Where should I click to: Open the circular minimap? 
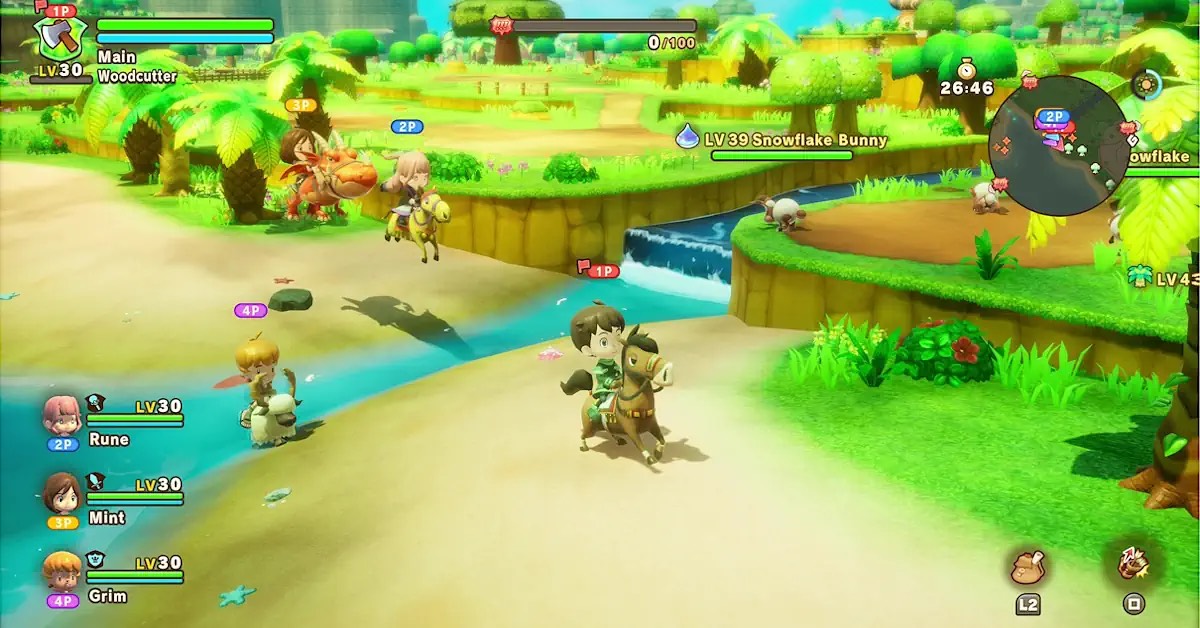pyautogui.click(x=1057, y=146)
